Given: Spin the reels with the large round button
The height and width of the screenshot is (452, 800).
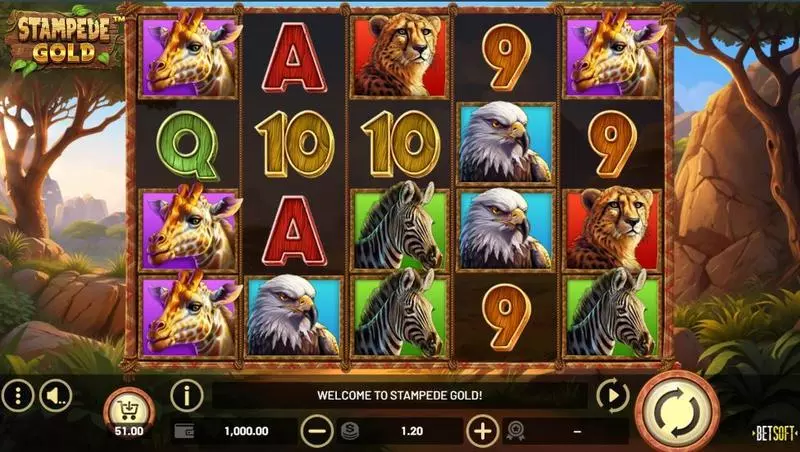Looking at the screenshot, I should tap(677, 410).
